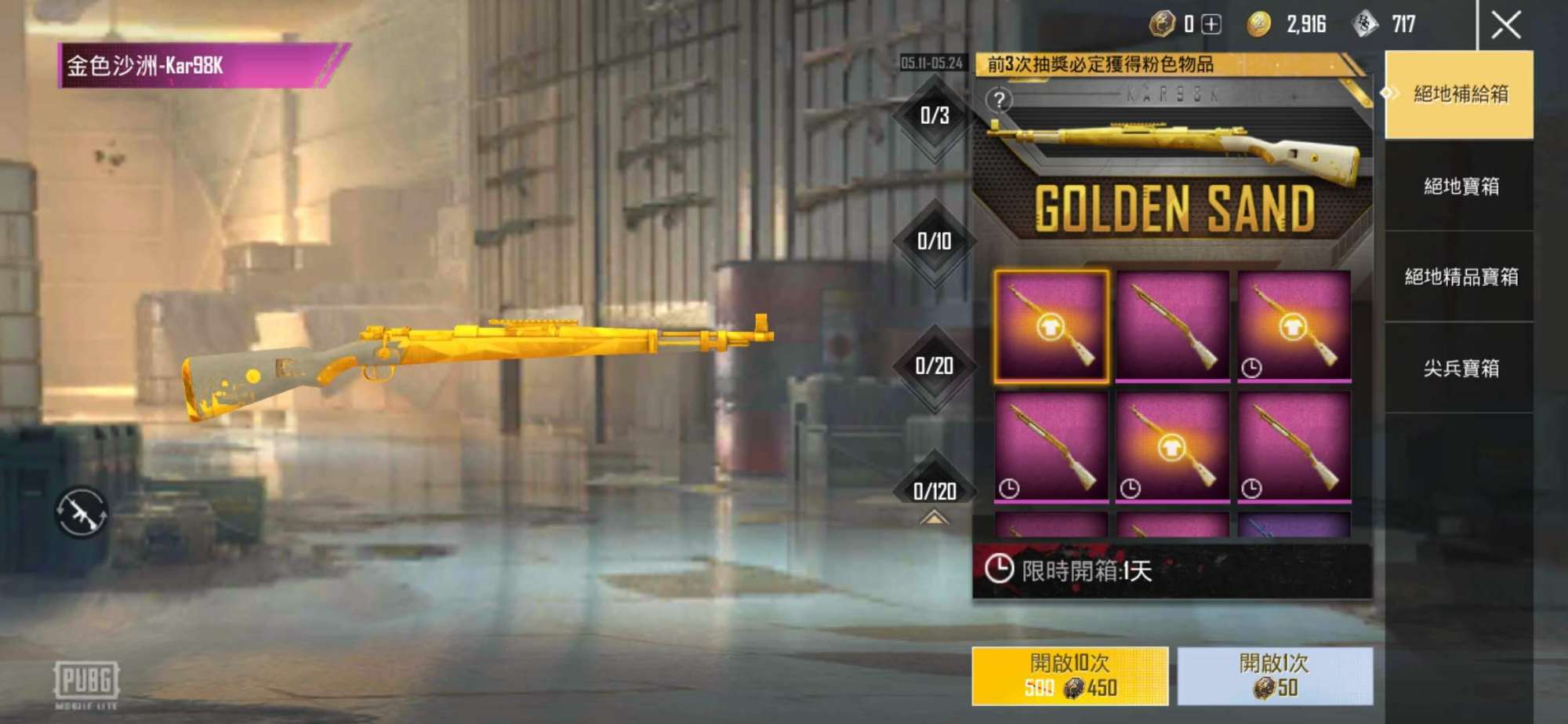Select the 絕地精品寶箱 tab
Screen dimensions: 1568x724
[1459, 276]
